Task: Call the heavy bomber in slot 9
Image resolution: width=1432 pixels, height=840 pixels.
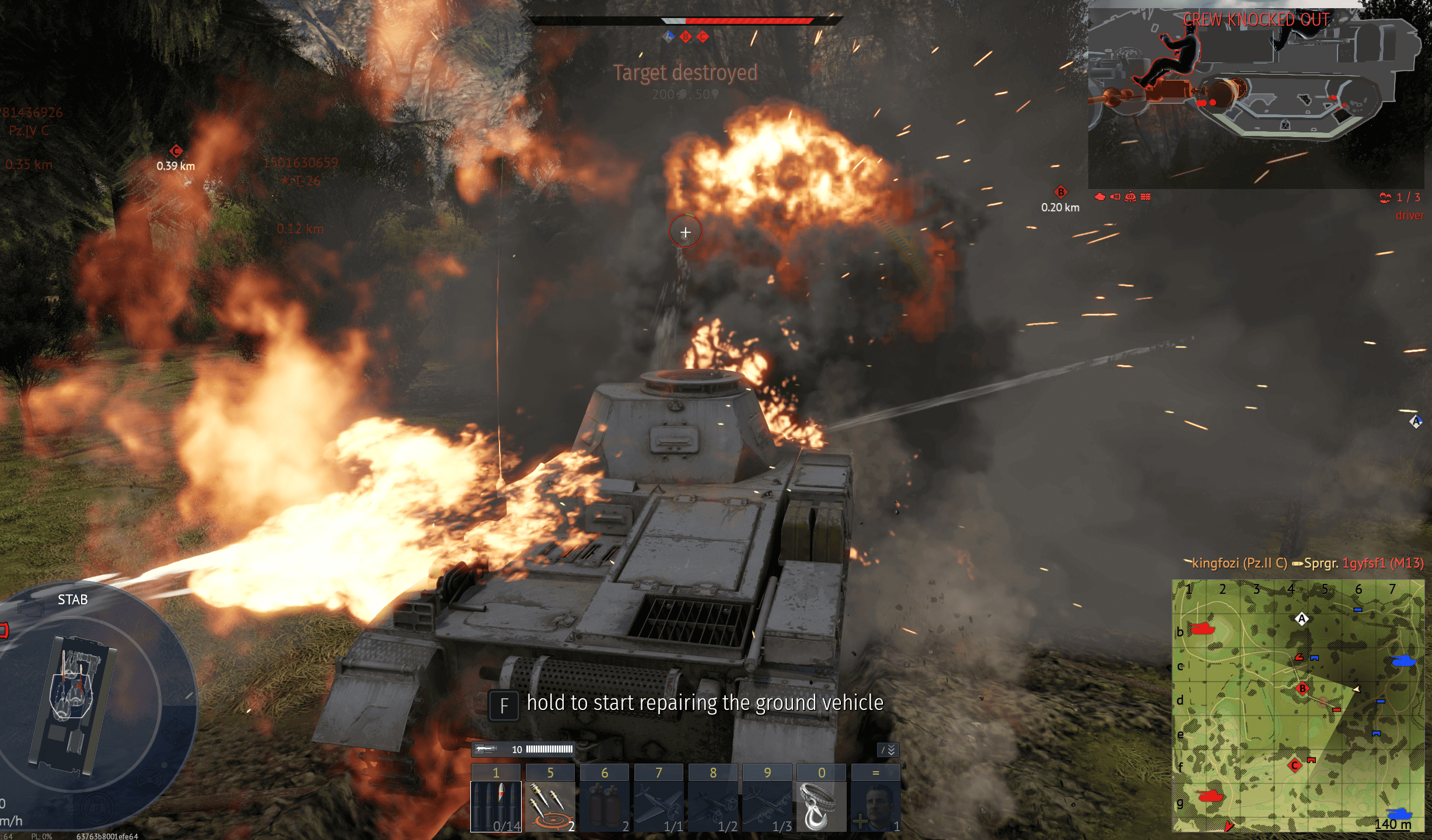Action: point(767,805)
